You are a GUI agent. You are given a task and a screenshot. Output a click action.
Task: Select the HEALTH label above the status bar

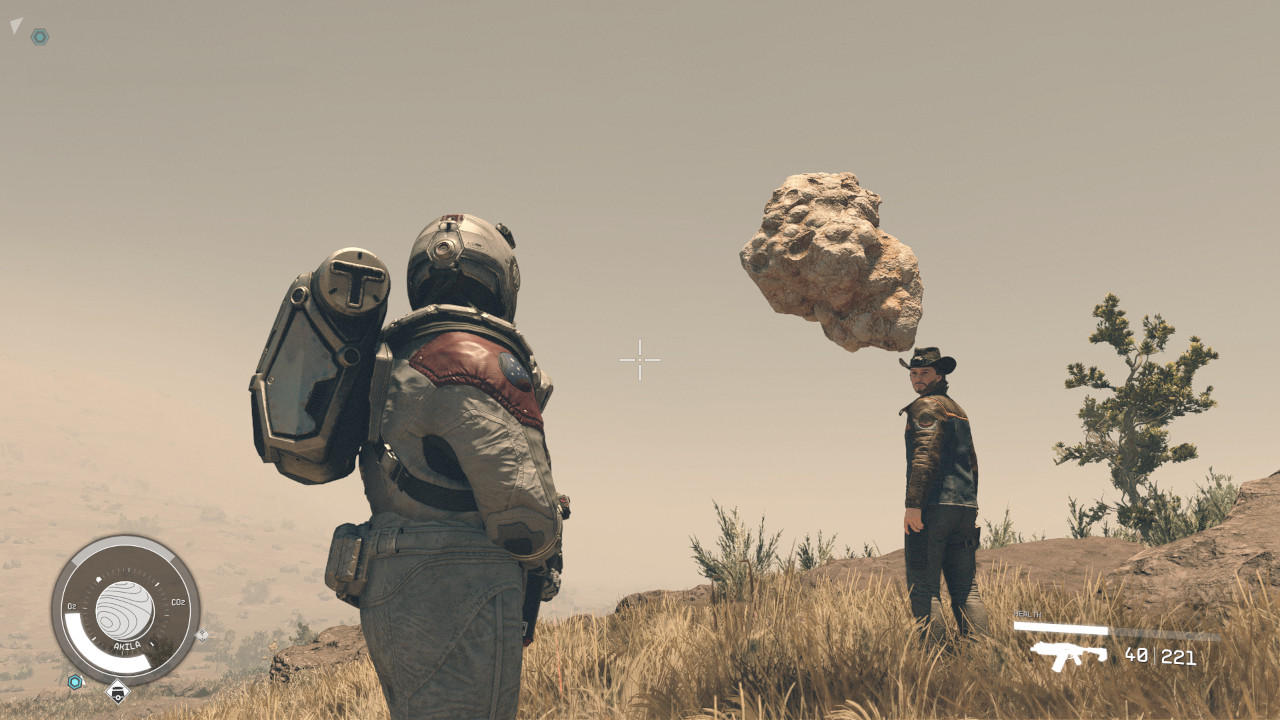click(x=1028, y=613)
